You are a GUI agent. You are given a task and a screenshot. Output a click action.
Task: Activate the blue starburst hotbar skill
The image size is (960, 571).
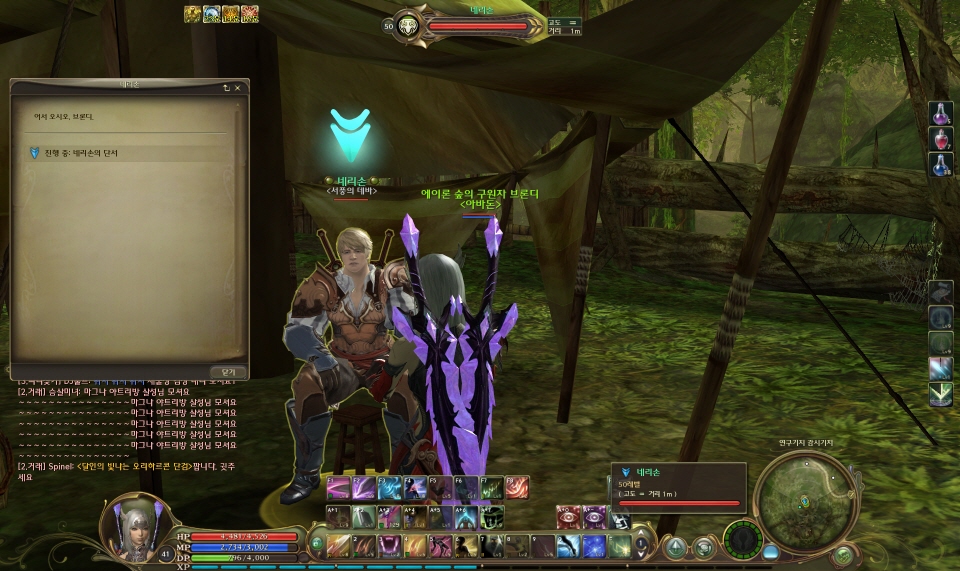(594, 546)
